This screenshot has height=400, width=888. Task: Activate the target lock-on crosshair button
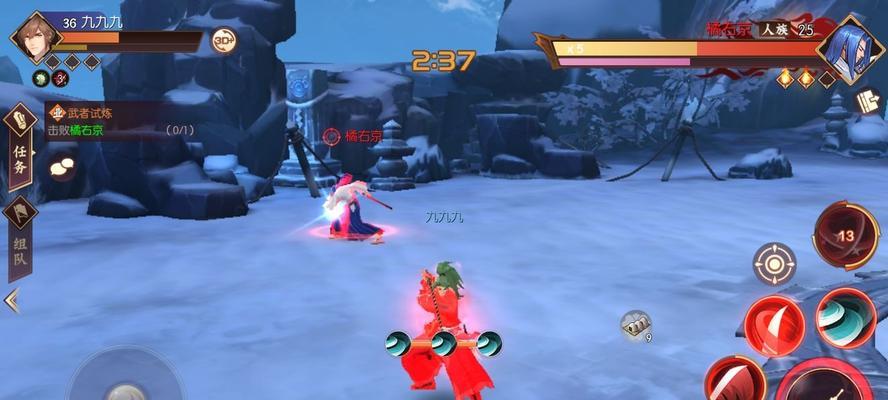pyautogui.click(x=773, y=264)
